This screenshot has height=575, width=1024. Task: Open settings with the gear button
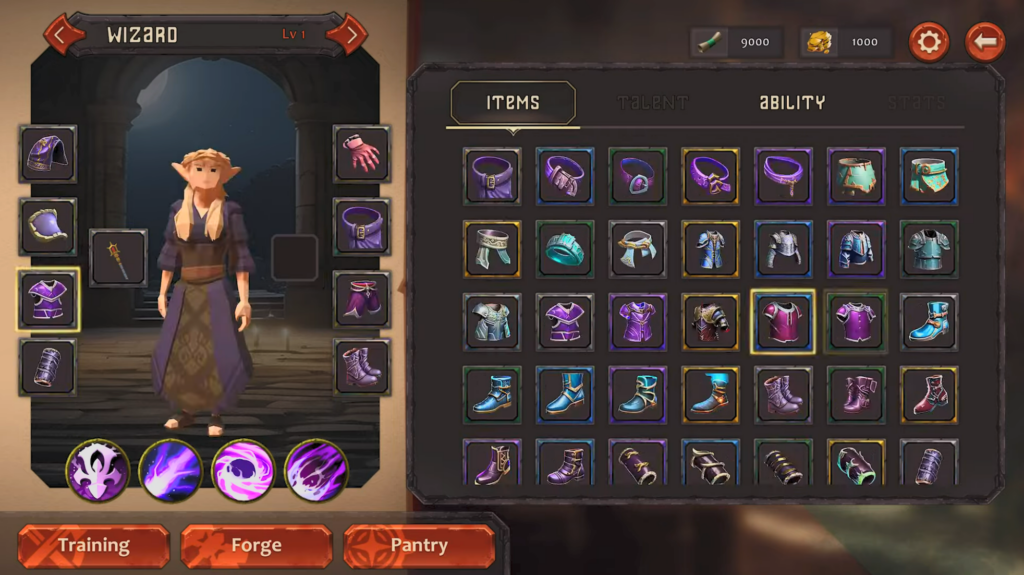click(x=928, y=42)
